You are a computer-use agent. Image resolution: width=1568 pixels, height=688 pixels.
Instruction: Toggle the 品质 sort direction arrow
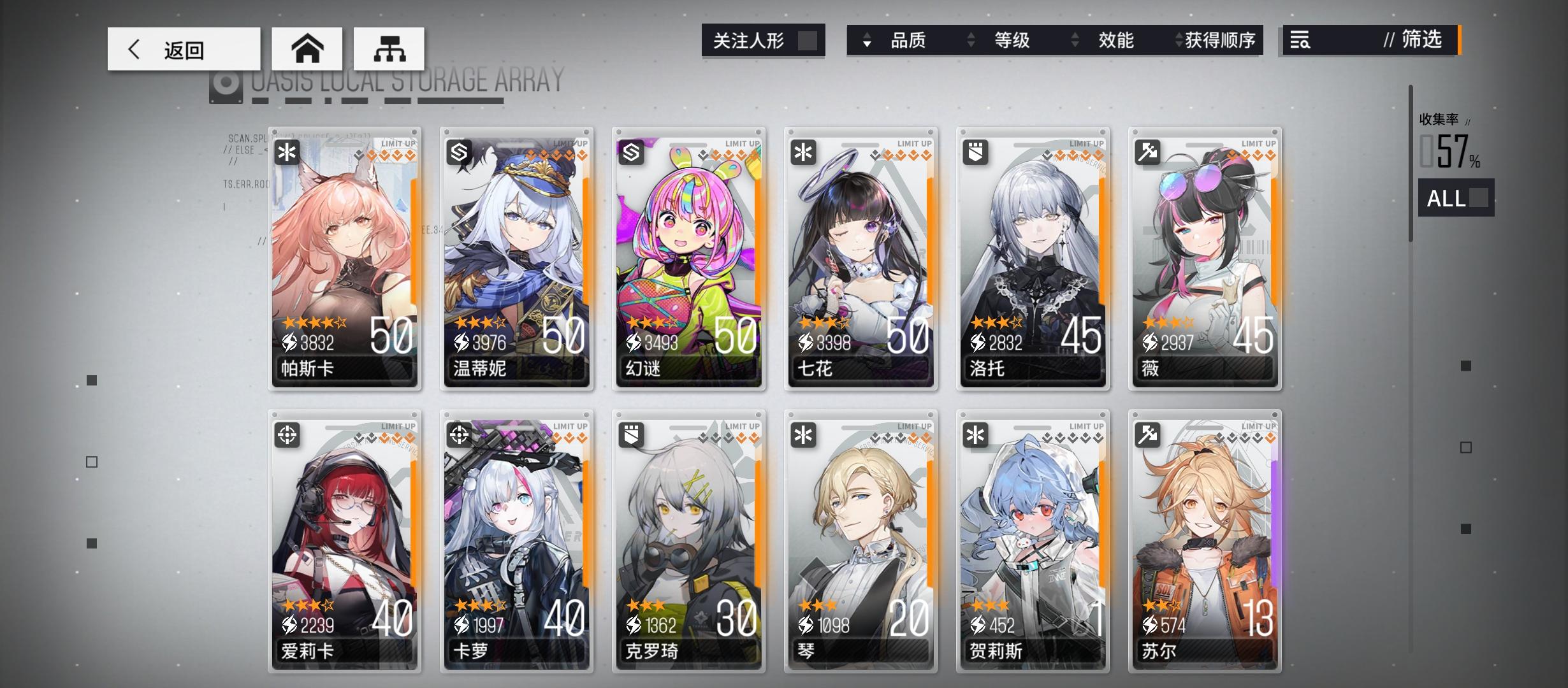click(865, 40)
